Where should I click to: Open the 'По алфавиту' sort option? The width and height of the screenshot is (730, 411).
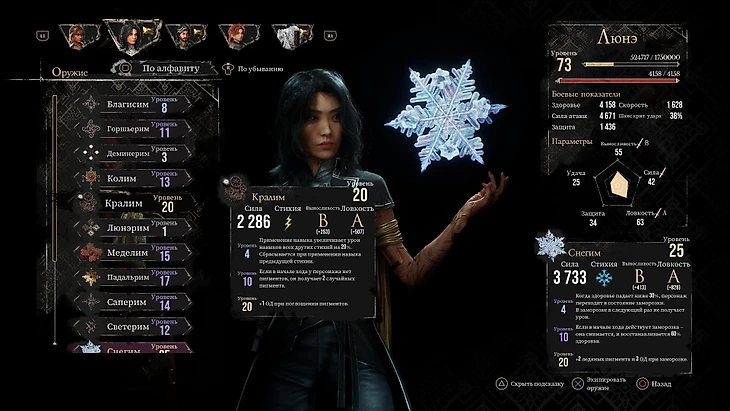[162, 69]
